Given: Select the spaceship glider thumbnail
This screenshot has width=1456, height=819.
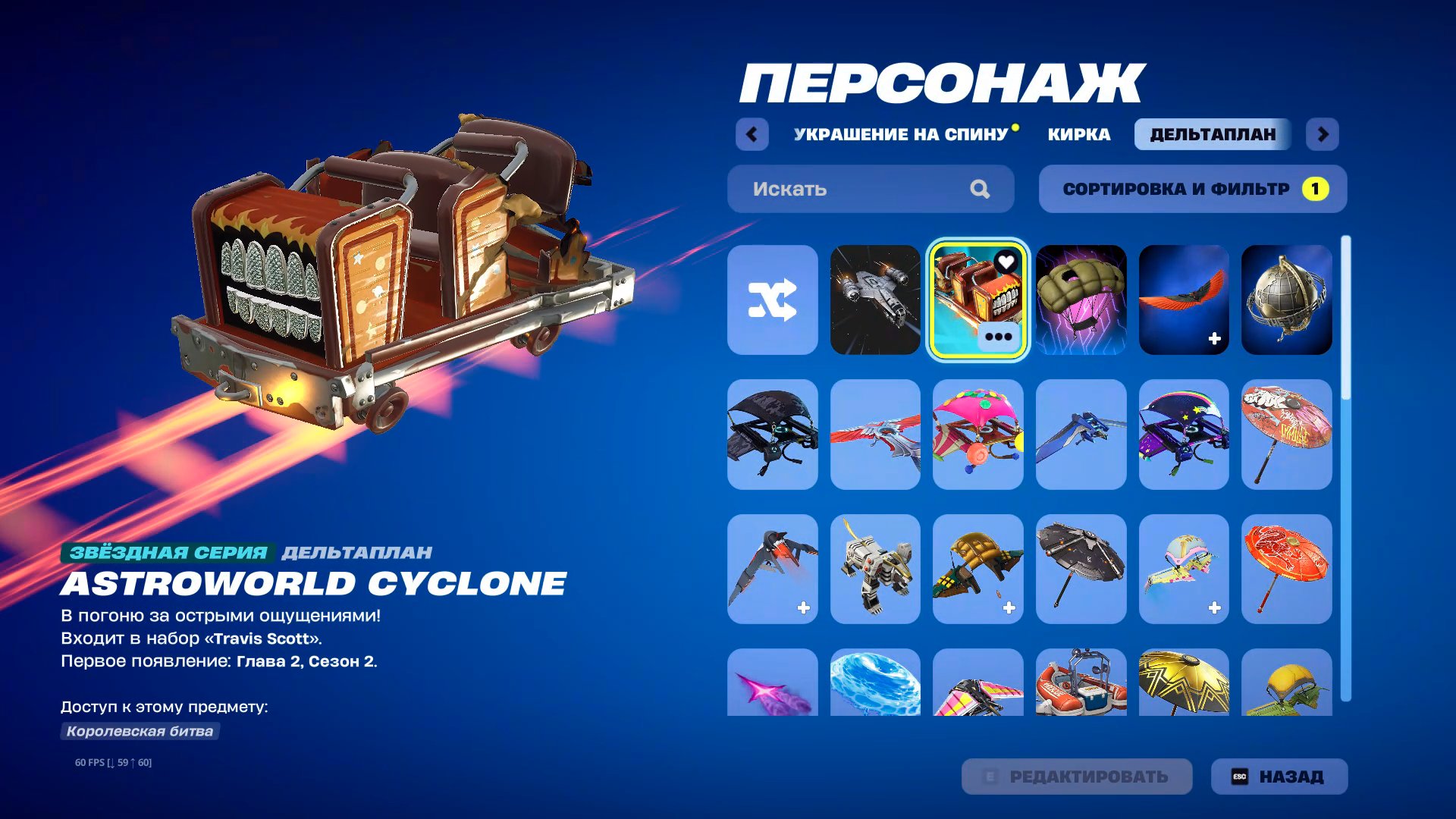Looking at the screenshot, I should 875,298.
